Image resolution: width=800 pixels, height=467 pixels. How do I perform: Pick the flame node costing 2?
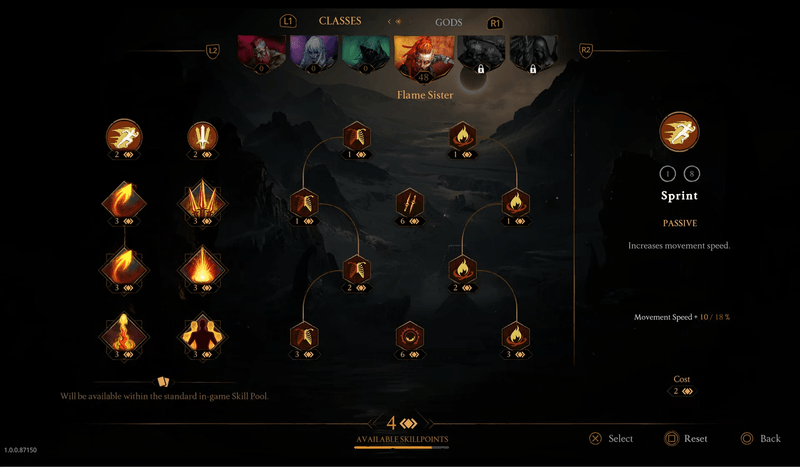(462, 268)
